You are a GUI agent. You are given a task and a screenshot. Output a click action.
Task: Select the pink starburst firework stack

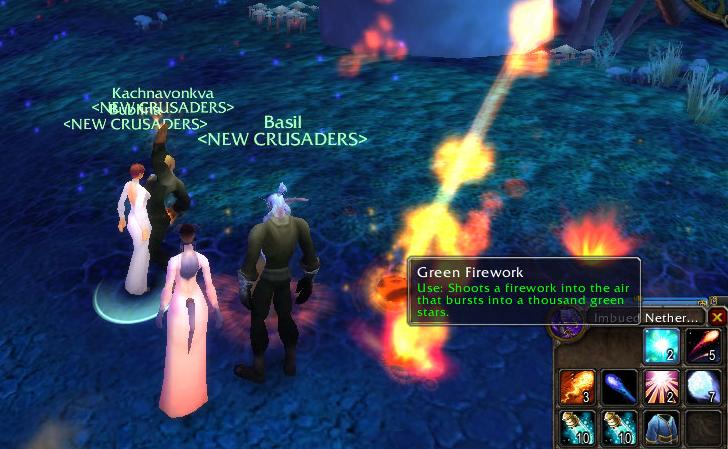pyautogui.click(x=662, y=386)
